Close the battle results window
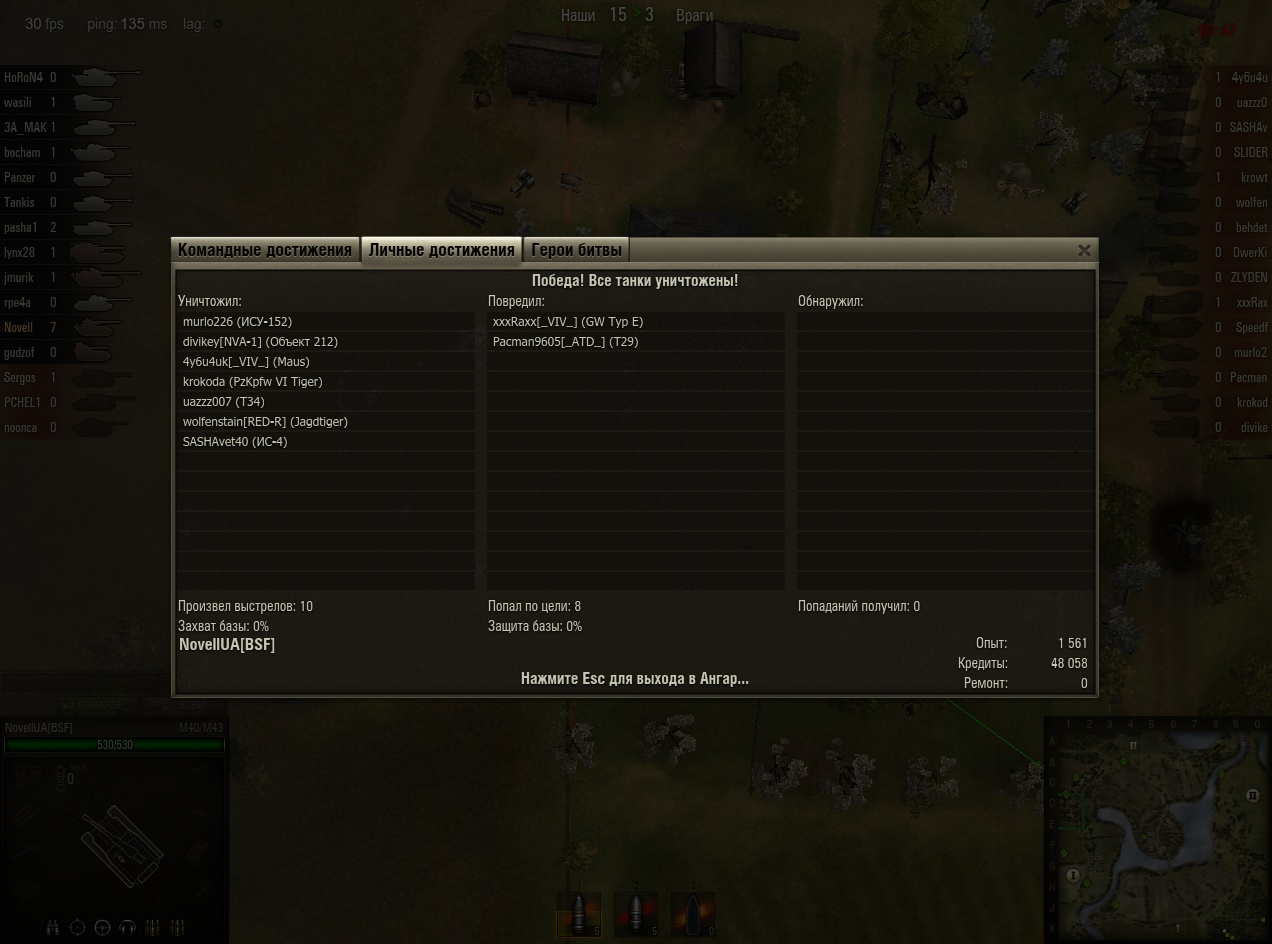This screenshot has width=1272, height=944. tap(1084, 251)
